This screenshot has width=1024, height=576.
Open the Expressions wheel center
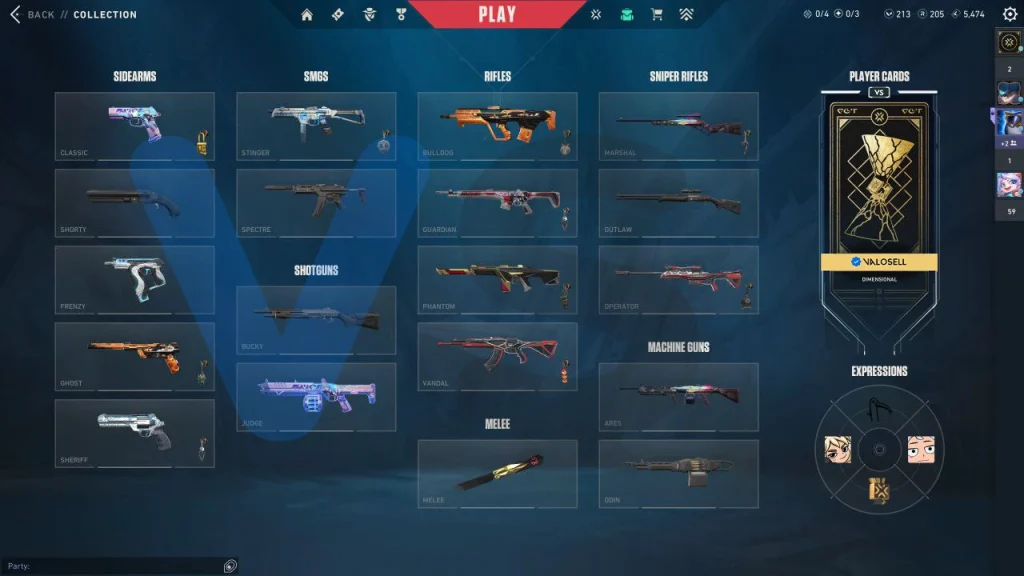click(x=878, y=449)
